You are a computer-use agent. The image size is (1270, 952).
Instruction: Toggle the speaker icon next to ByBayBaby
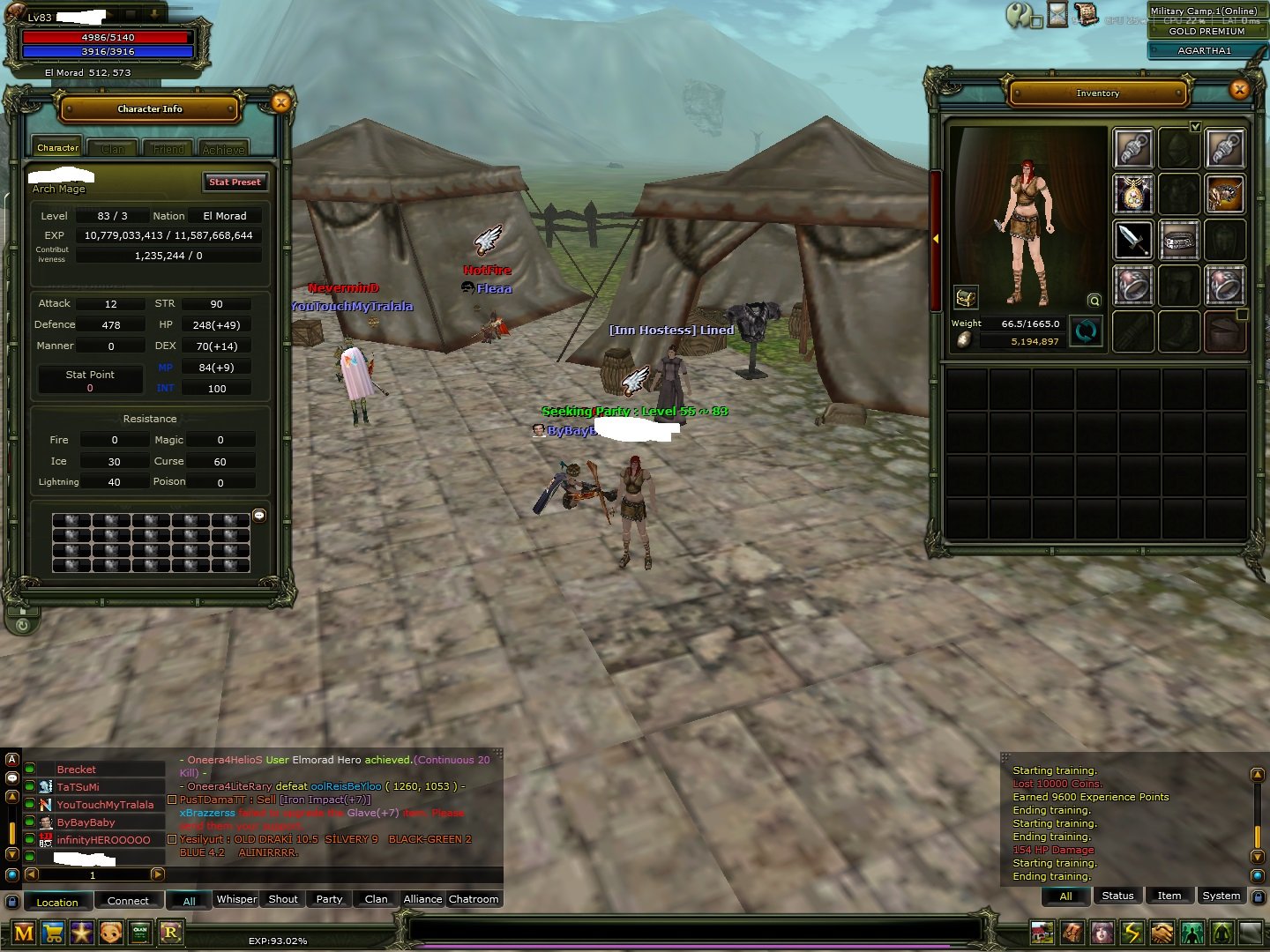click(32, 822)
